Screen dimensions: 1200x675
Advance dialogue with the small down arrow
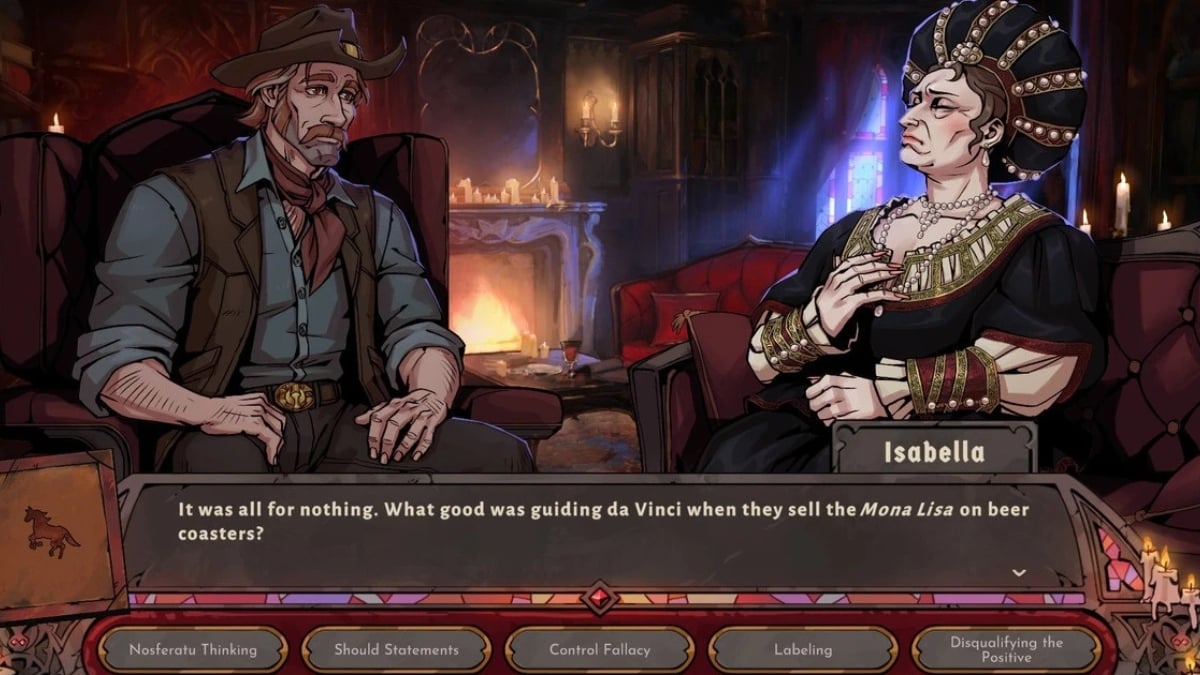(x=1019, y=573)
